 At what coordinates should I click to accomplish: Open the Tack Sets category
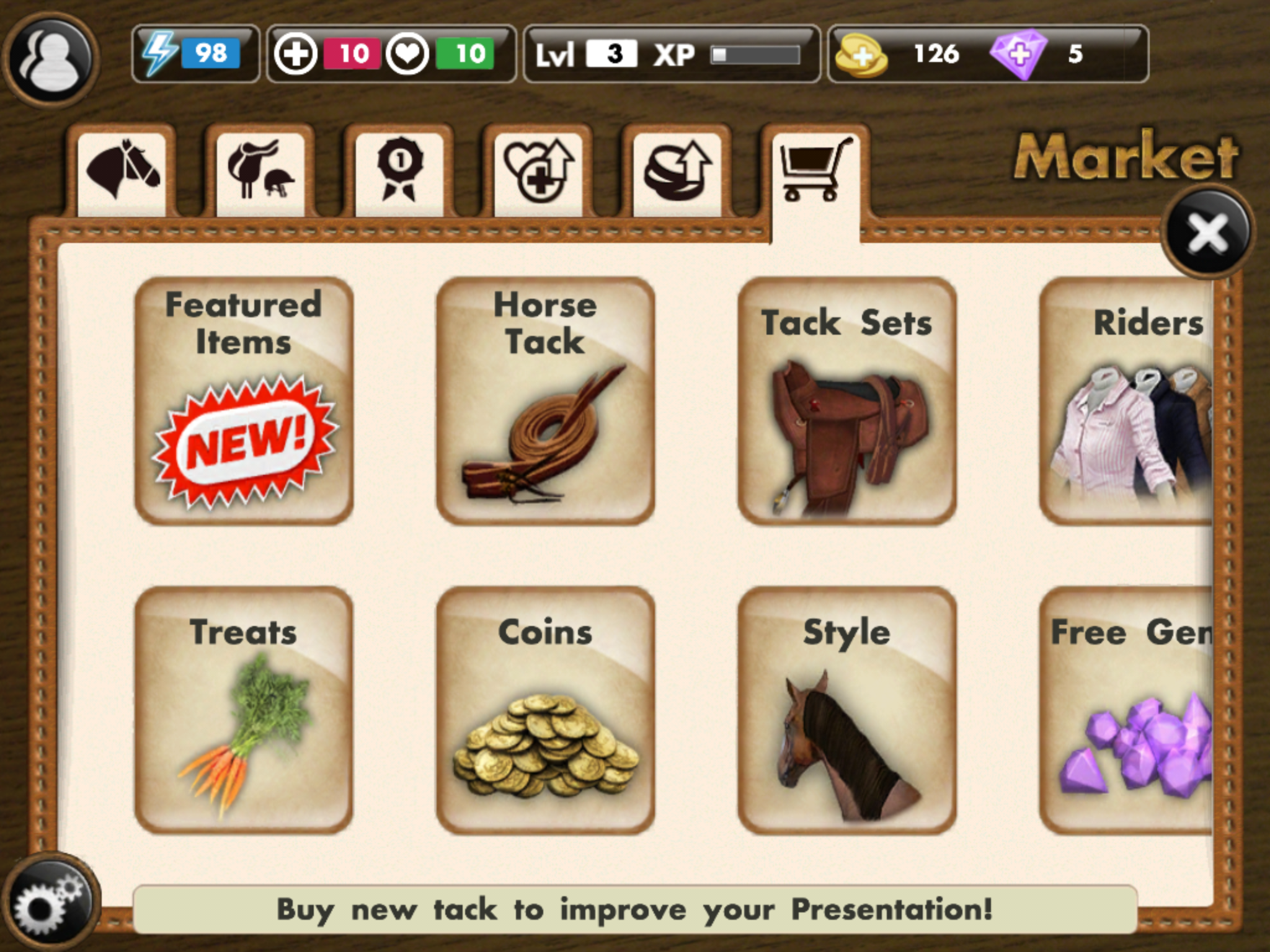click(846, 401)
